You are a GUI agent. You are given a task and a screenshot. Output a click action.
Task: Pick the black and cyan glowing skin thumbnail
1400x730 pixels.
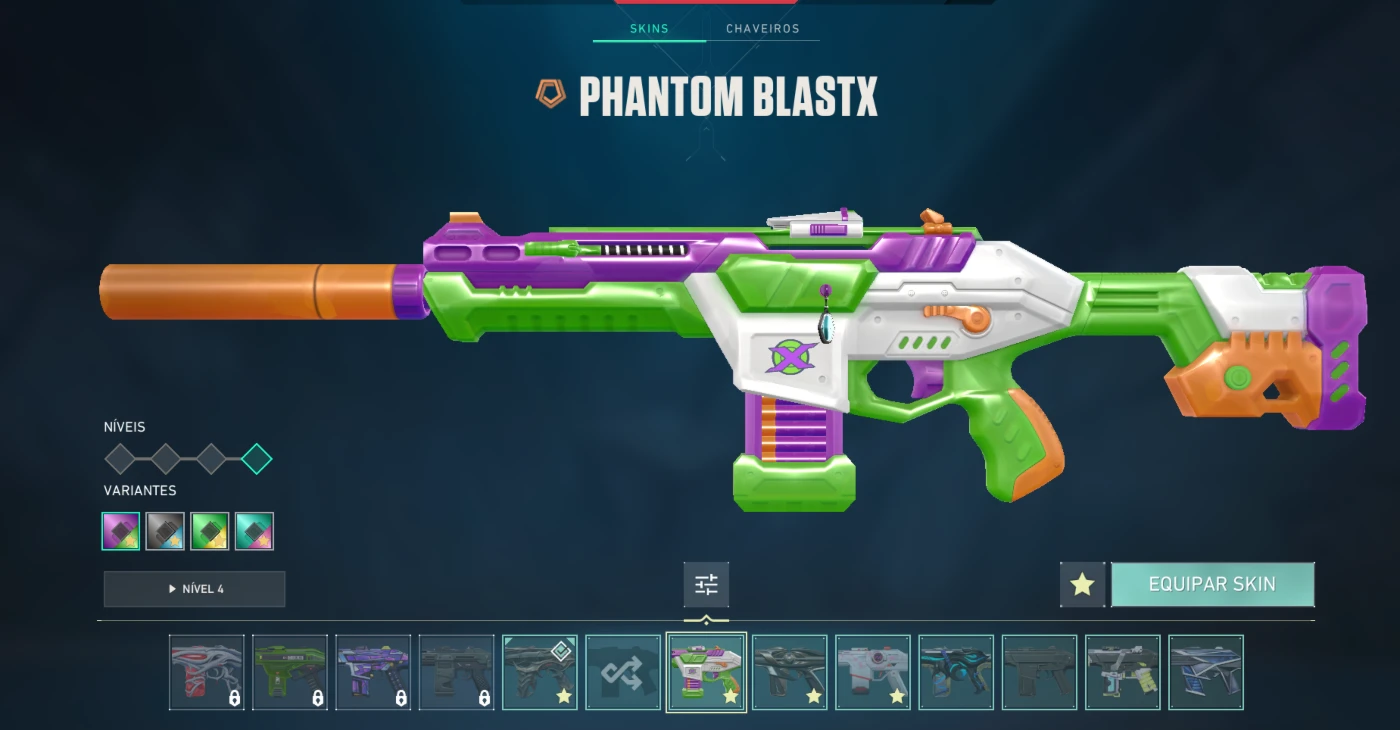956,672
